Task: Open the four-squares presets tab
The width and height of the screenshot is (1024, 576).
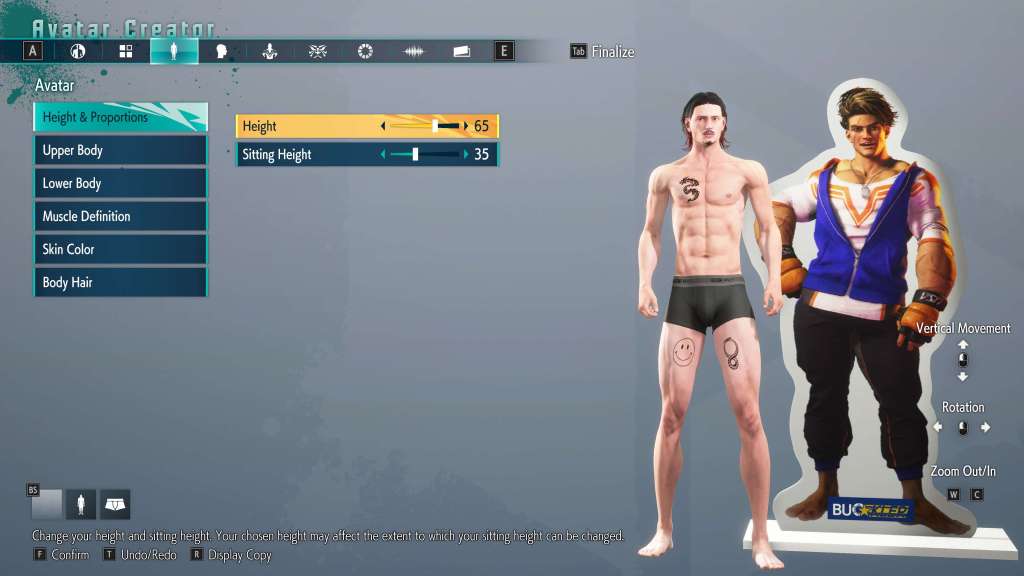Action: (126, 51)
